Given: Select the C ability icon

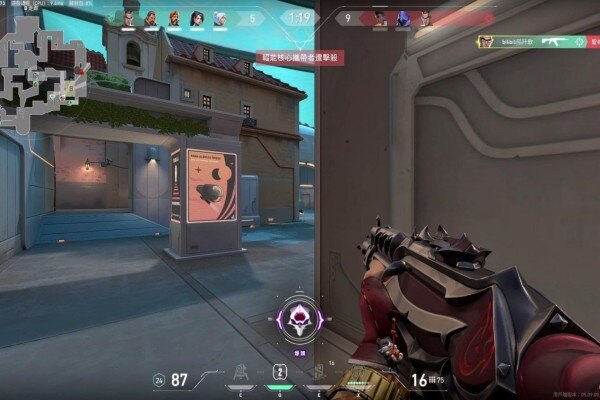Looking at the screenshot, I should (x=240, y=372).
